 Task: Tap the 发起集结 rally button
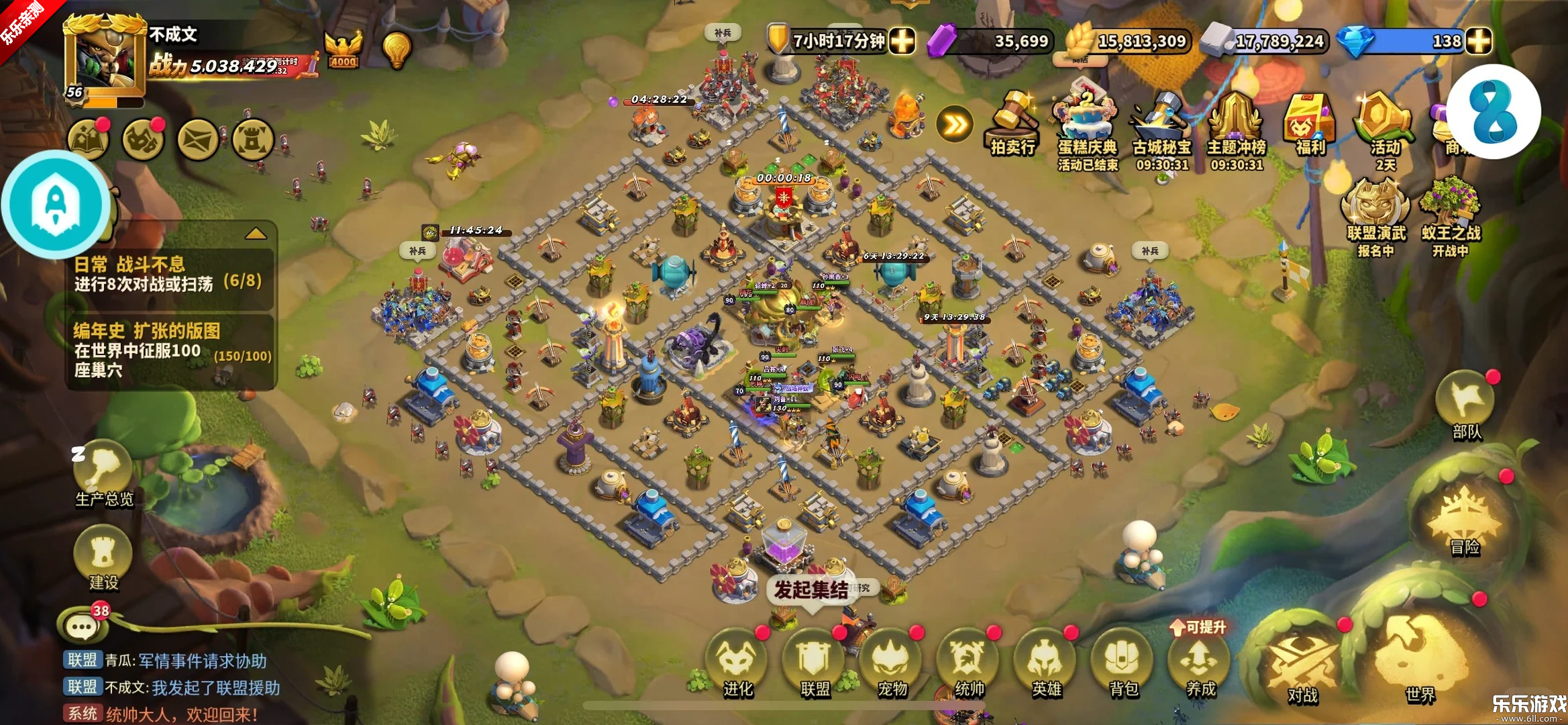point(811,590)
